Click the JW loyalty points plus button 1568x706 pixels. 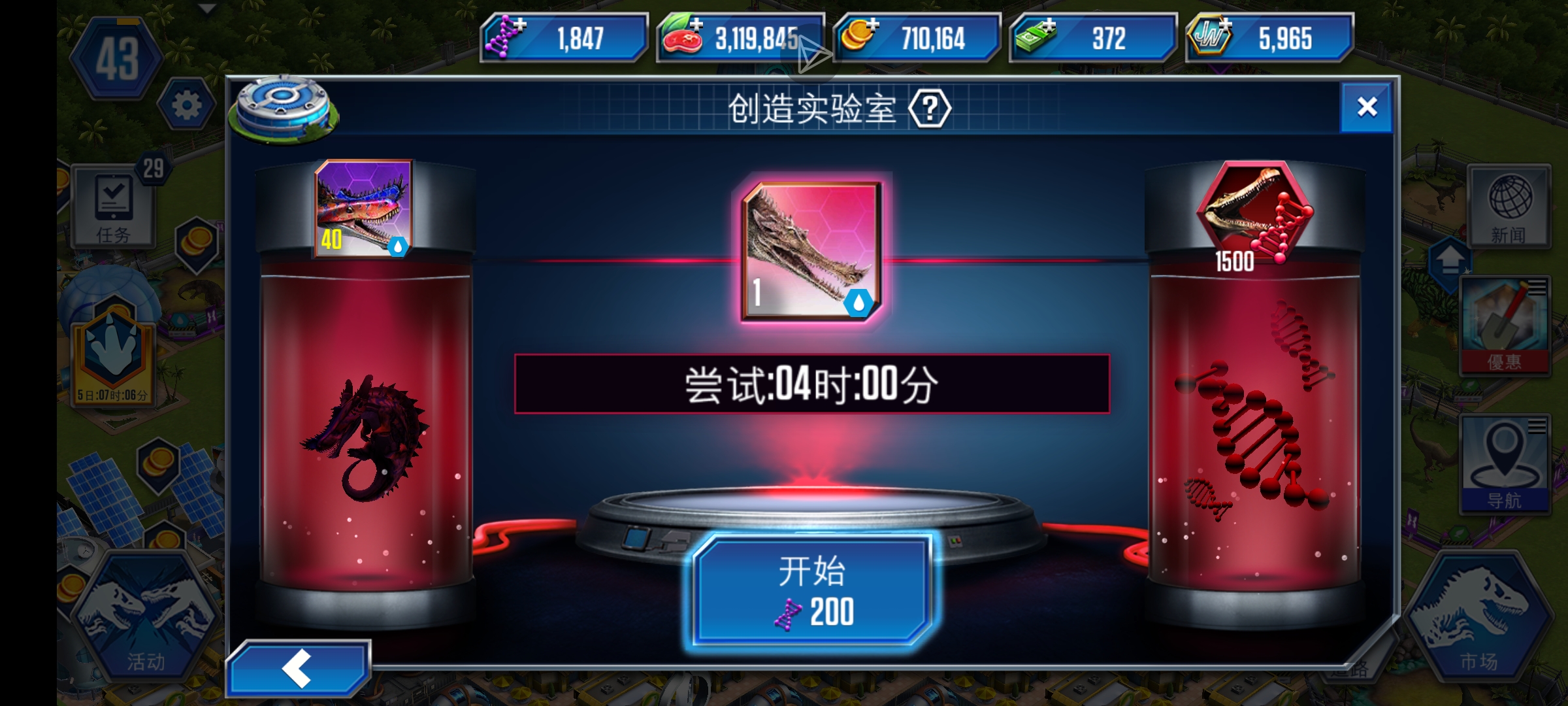[x=1226, y=26]
